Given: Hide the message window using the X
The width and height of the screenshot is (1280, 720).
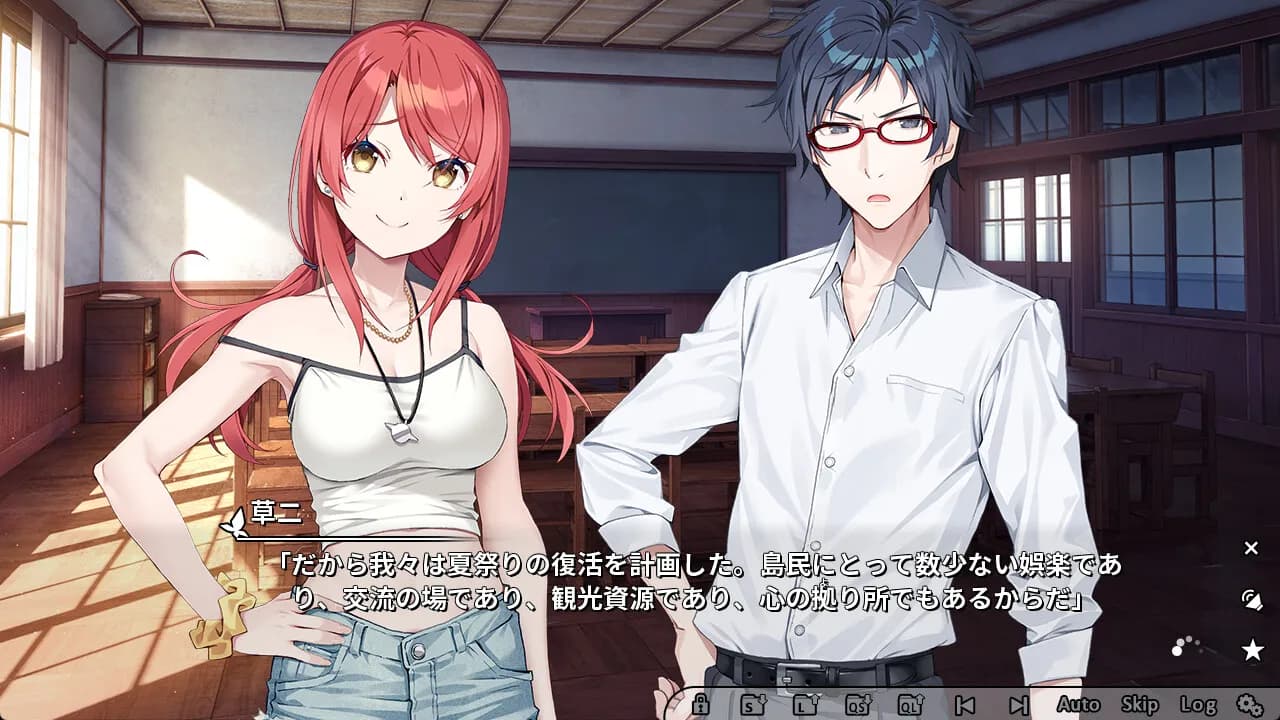Looking at the screenshot, I should [1250, 547].
